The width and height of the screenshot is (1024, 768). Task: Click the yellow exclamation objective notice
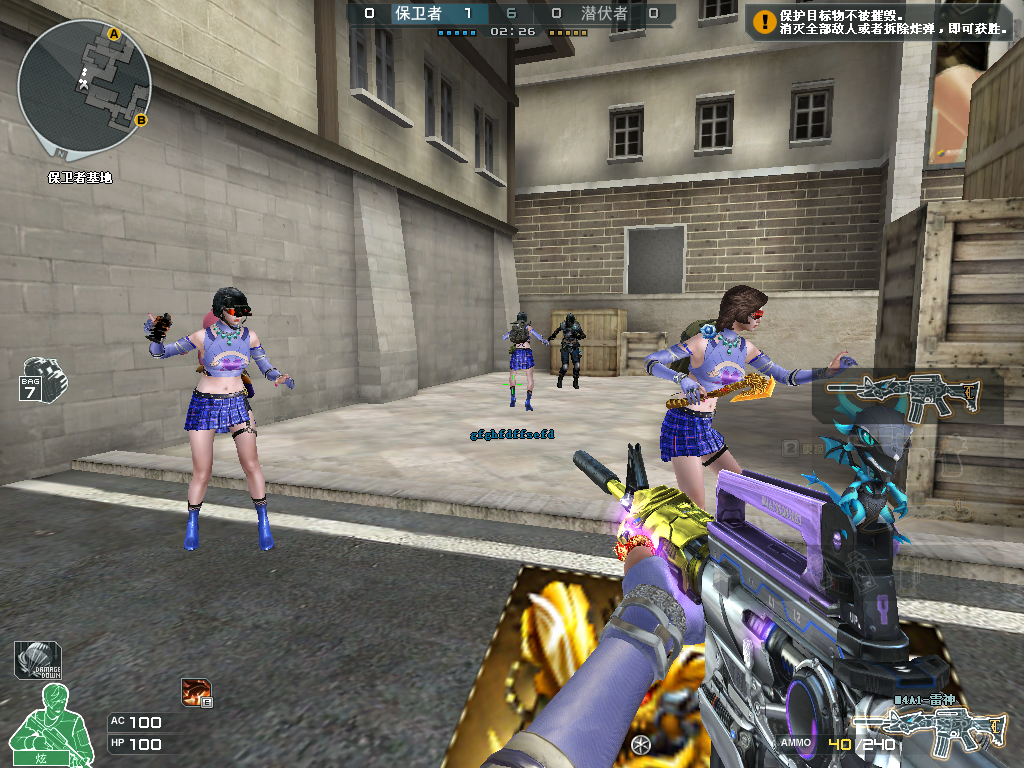point(765,22)
